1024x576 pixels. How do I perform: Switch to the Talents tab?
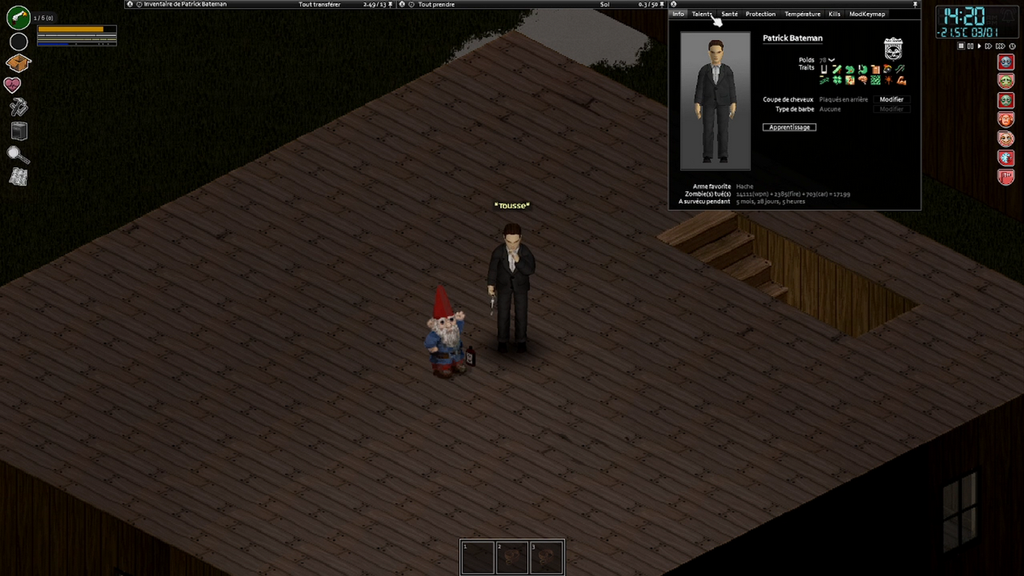[x=702, y=14]
